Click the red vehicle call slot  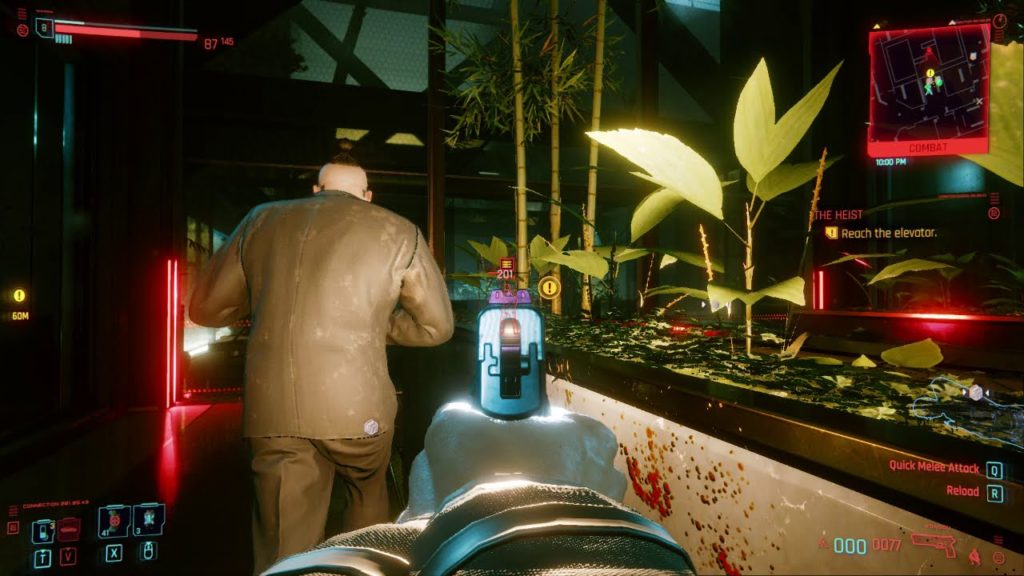(69, 530)
